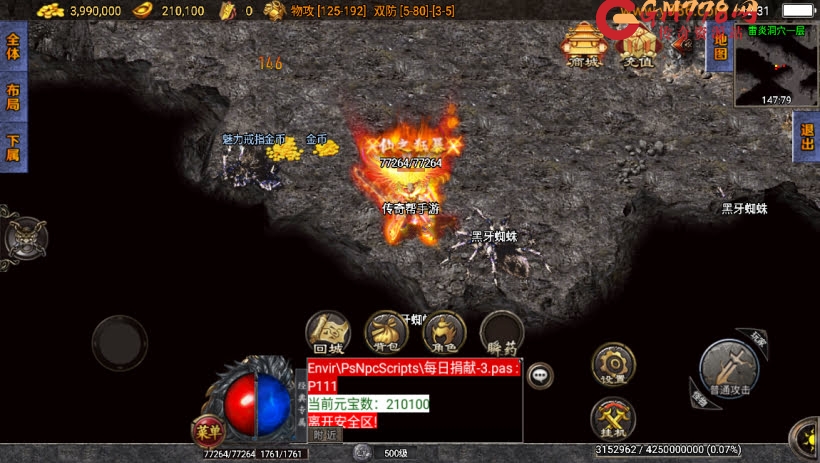Open the 充值 recharge gift box
820x463 pixels.
pyautogui.click(x=637, y=45)
